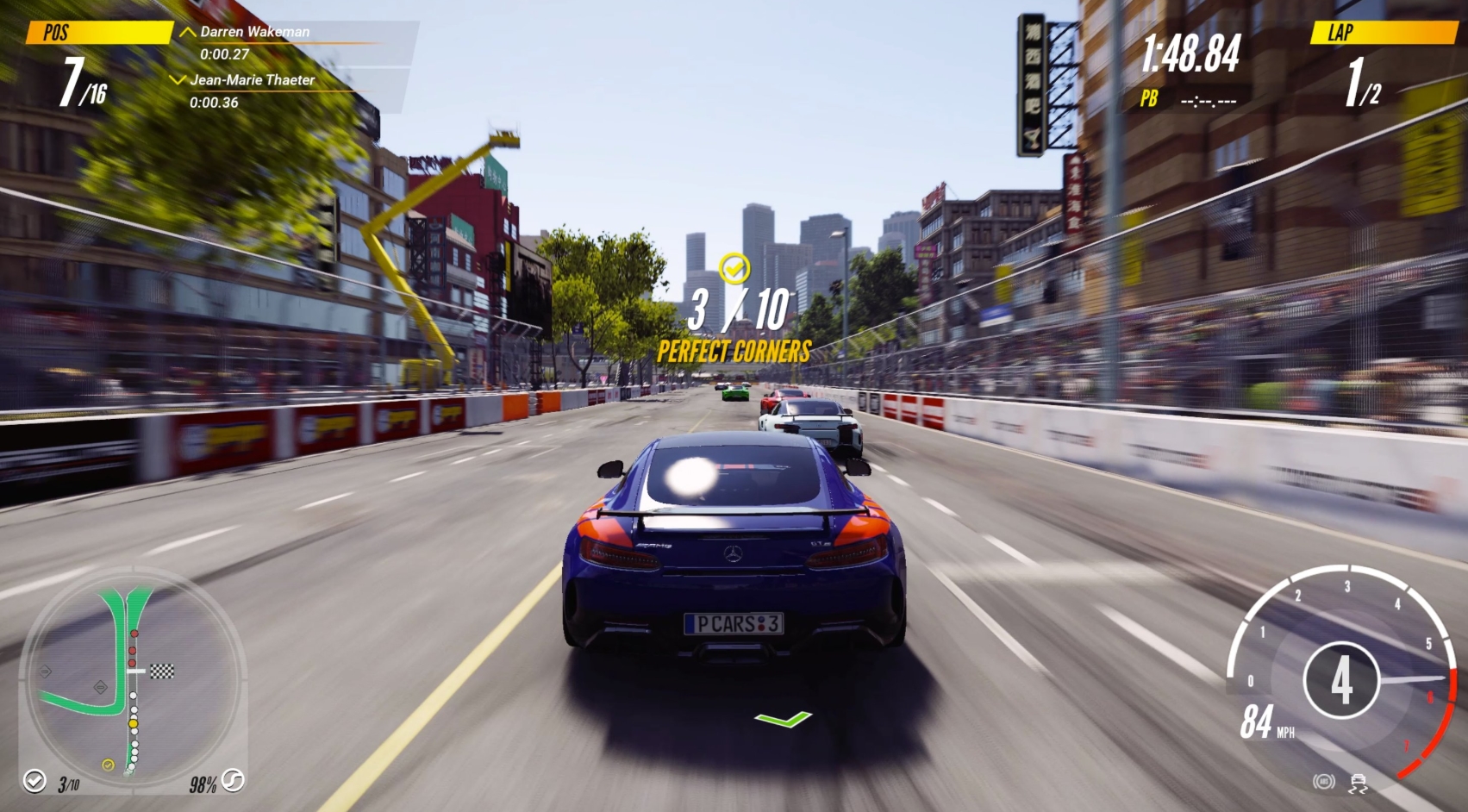The width and height of the screenshot is (1468, 812).
Task: Toggle the yellow player dot on the minimap
Action: click(133, 723)
